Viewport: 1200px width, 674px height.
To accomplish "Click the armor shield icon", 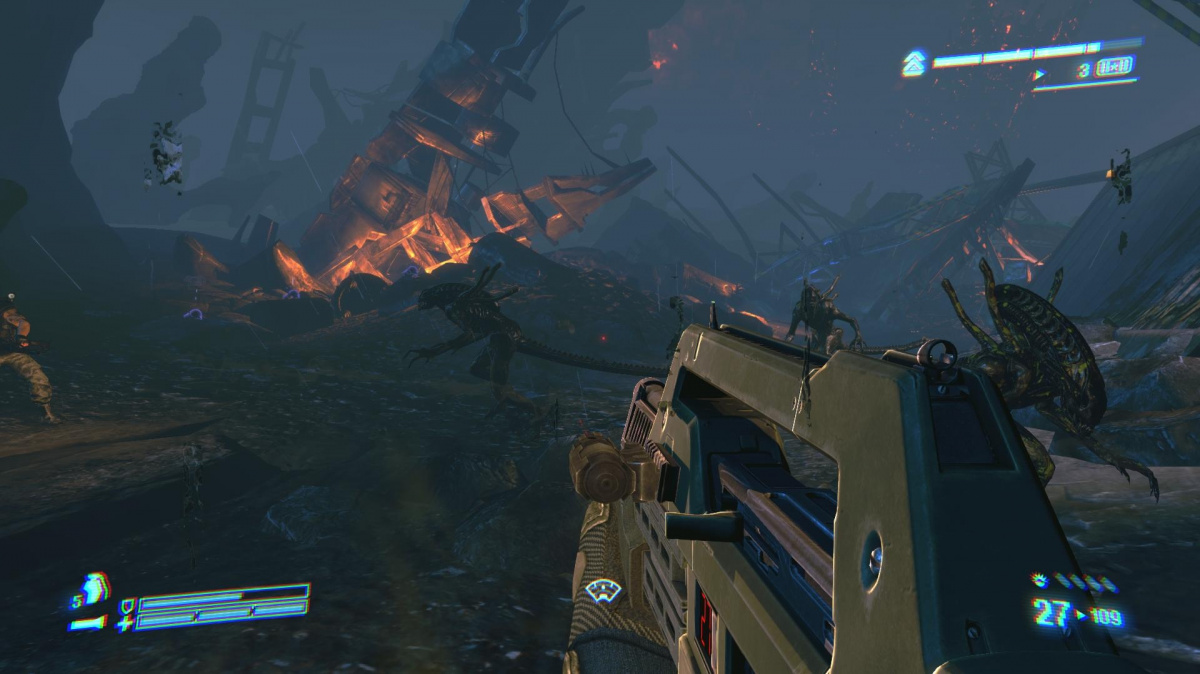I will (125, 605).
